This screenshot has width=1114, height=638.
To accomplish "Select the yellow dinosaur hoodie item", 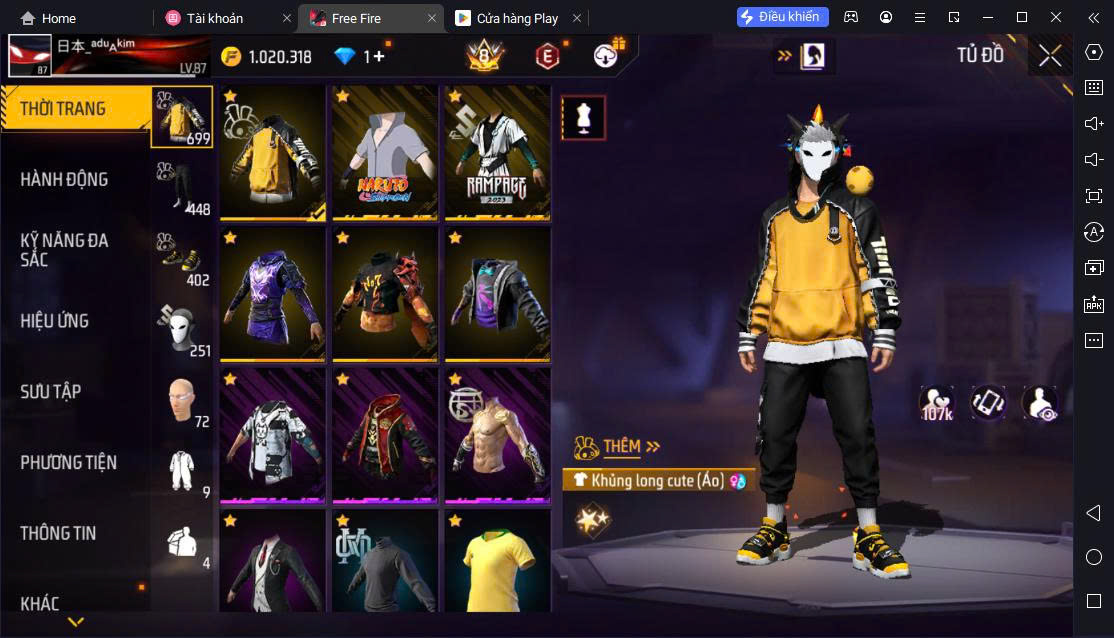I will pyautogui.click(x=273, y=152).
